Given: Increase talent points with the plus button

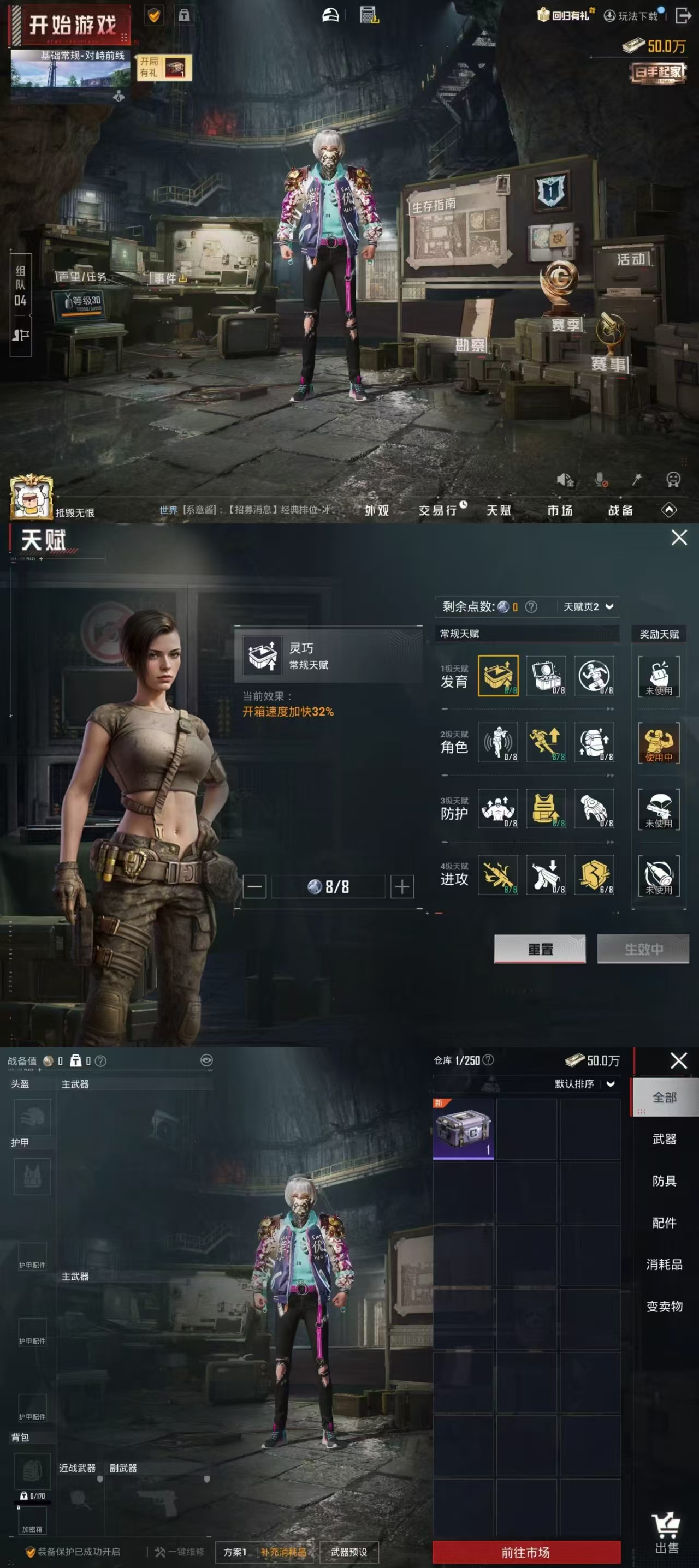Looking at the screenshot, I should pyautogui.click(x=402, y=886).
